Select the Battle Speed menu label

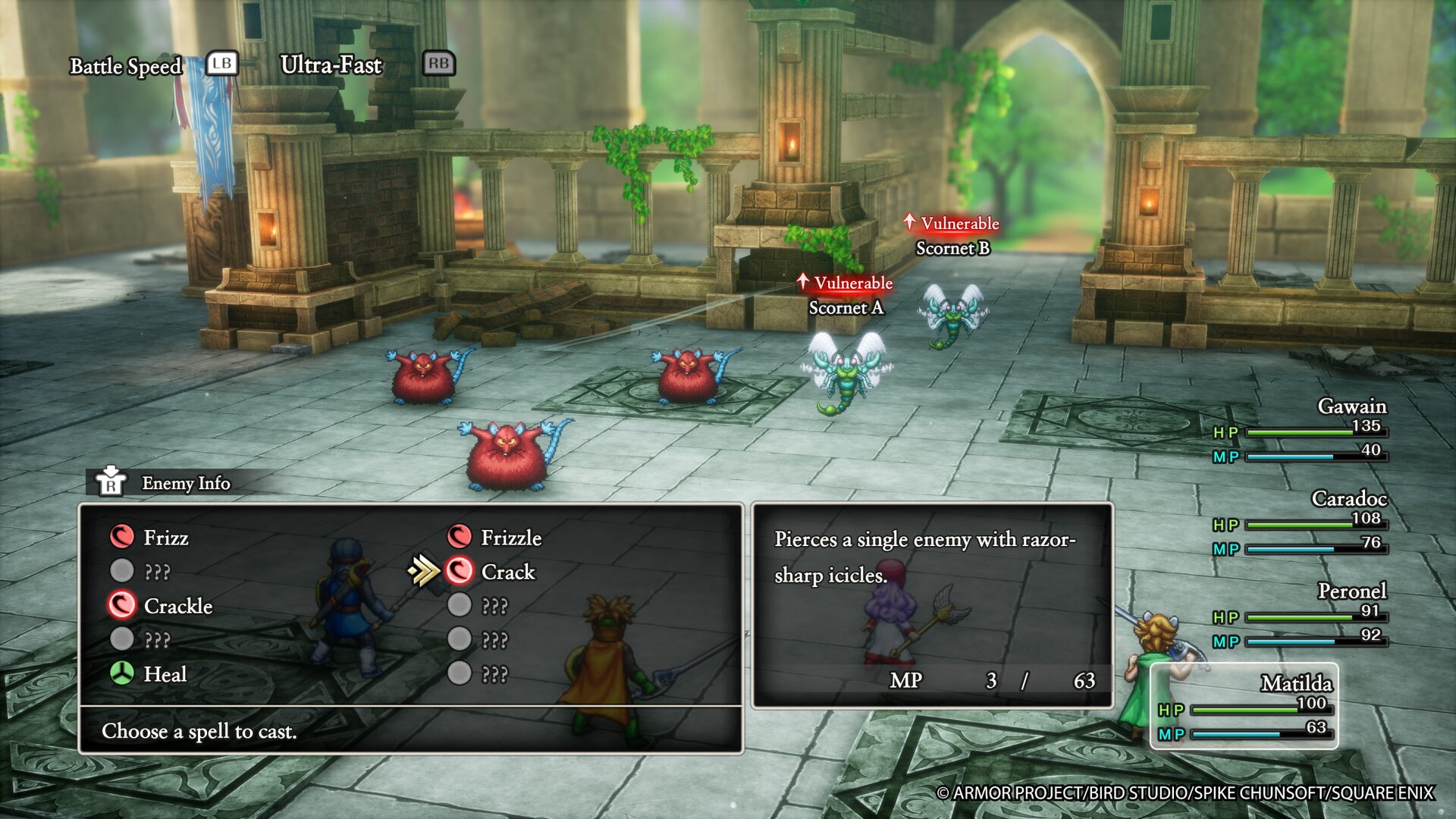pyautogui.click(x=126, y=67)
